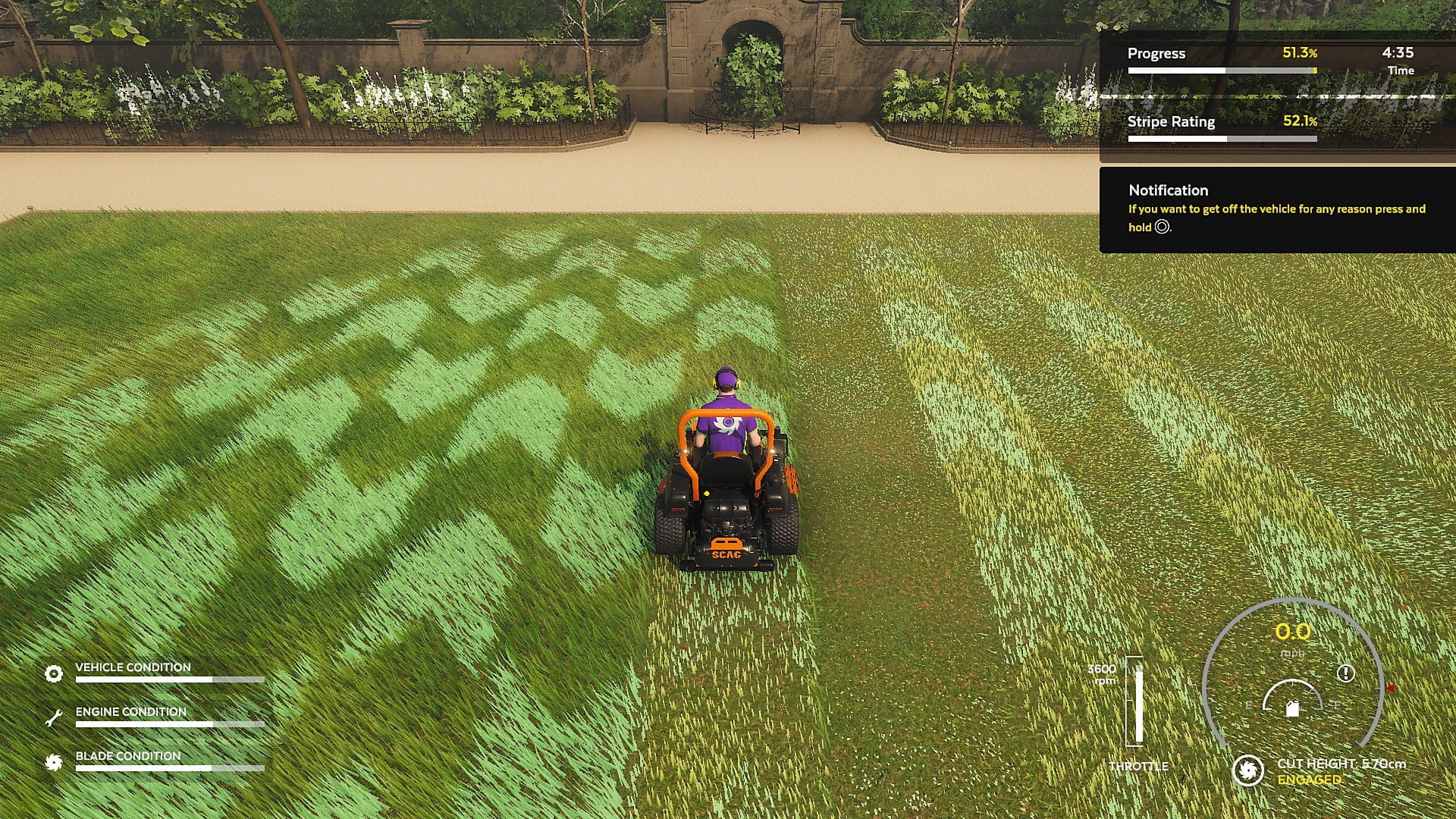
Task: Click the vehicle condition gear icon
Action: click(x=54, y=673)
